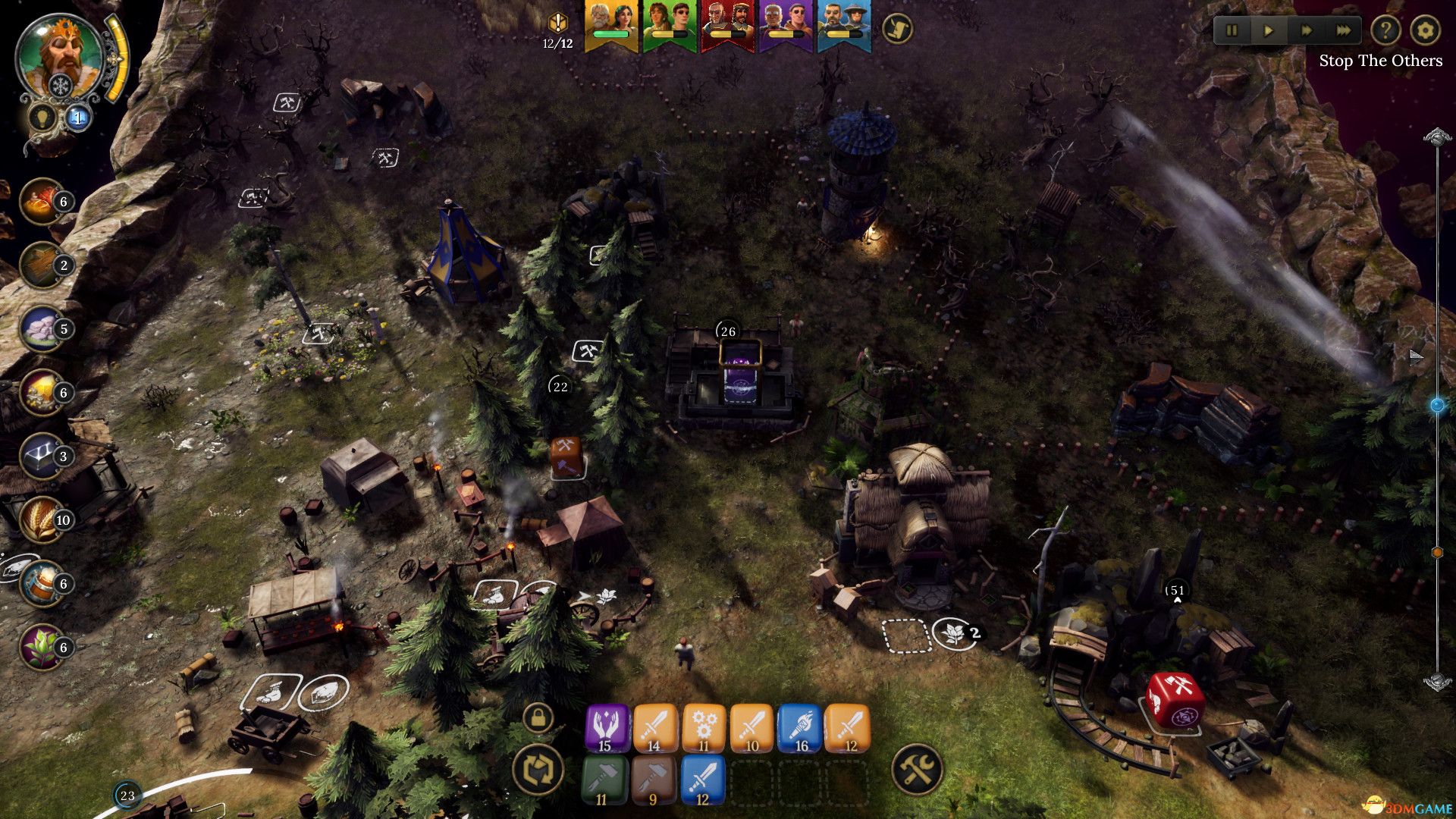The height and width of the screenshot is (819, 1456).
Task: Open the help question mark button
Action: click(1385, 31)
